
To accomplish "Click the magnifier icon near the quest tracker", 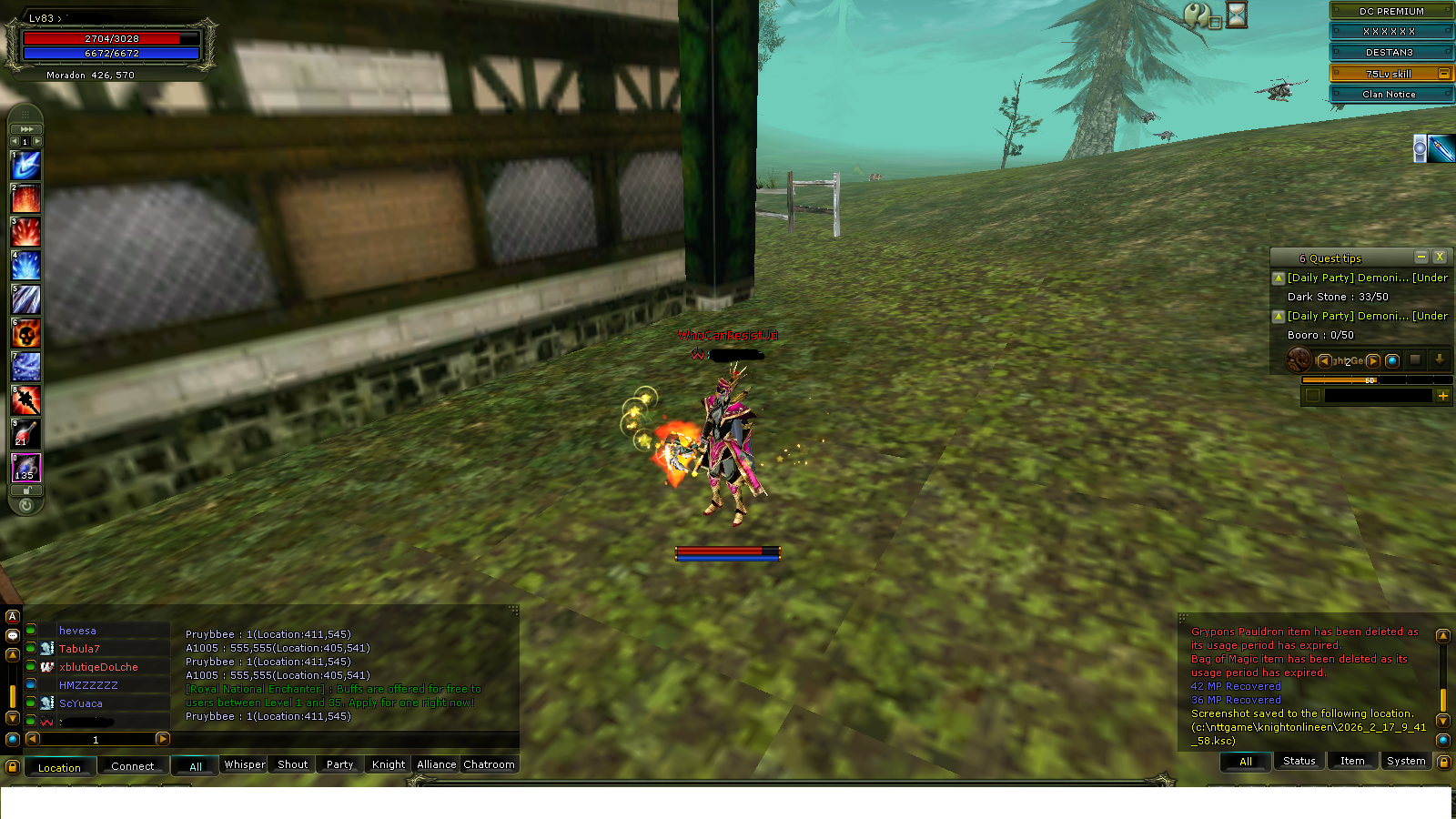I will [1392, 360].
